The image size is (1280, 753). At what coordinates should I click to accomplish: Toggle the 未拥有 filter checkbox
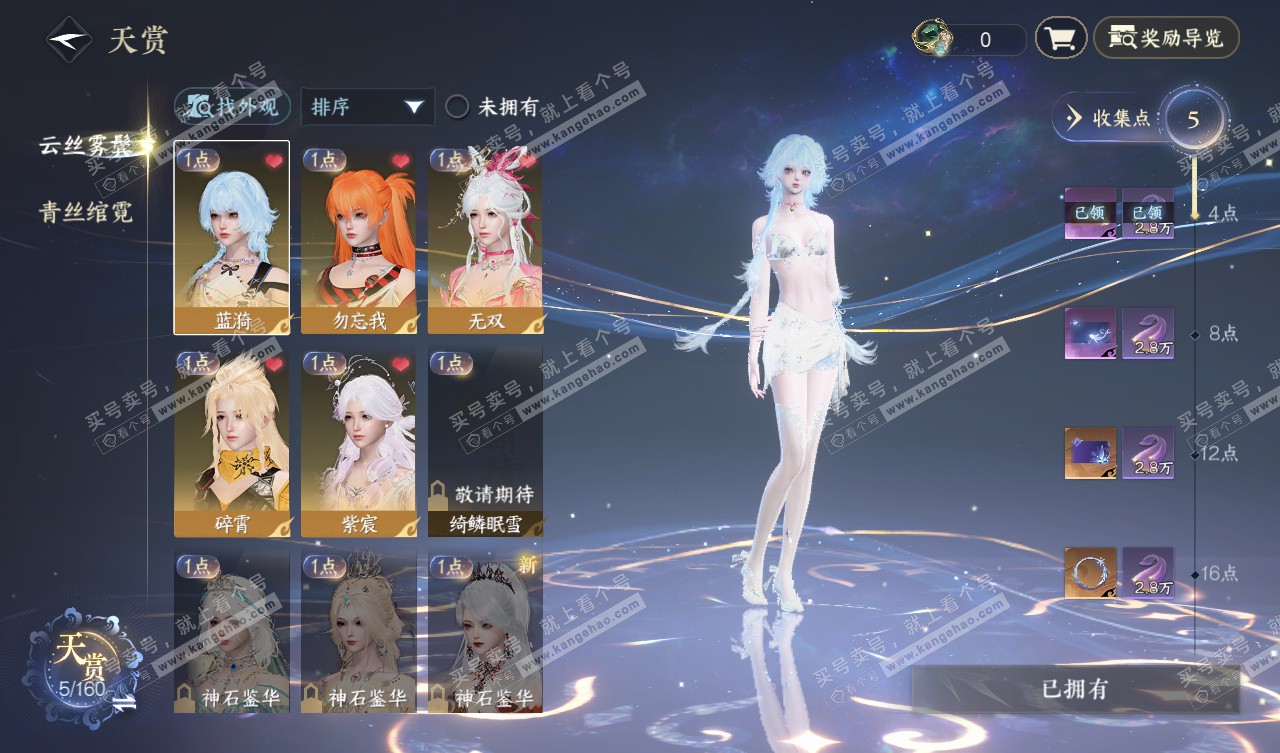coord(457,107)
